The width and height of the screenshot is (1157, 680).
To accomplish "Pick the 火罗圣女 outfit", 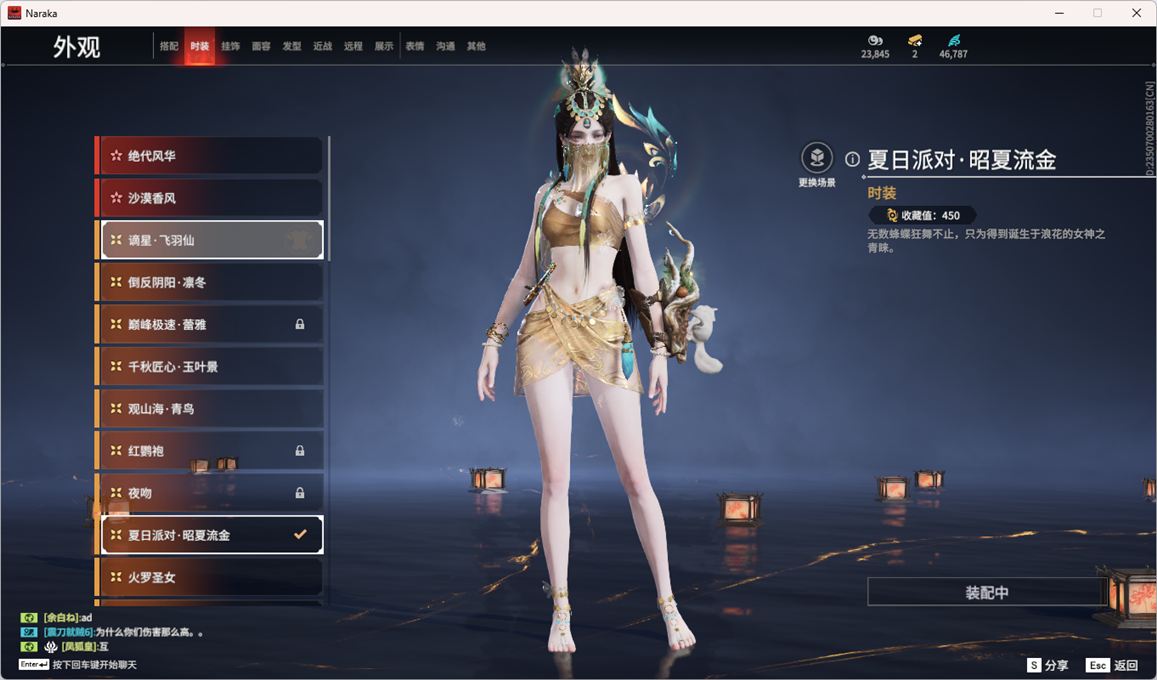I will tap(210, 577).
